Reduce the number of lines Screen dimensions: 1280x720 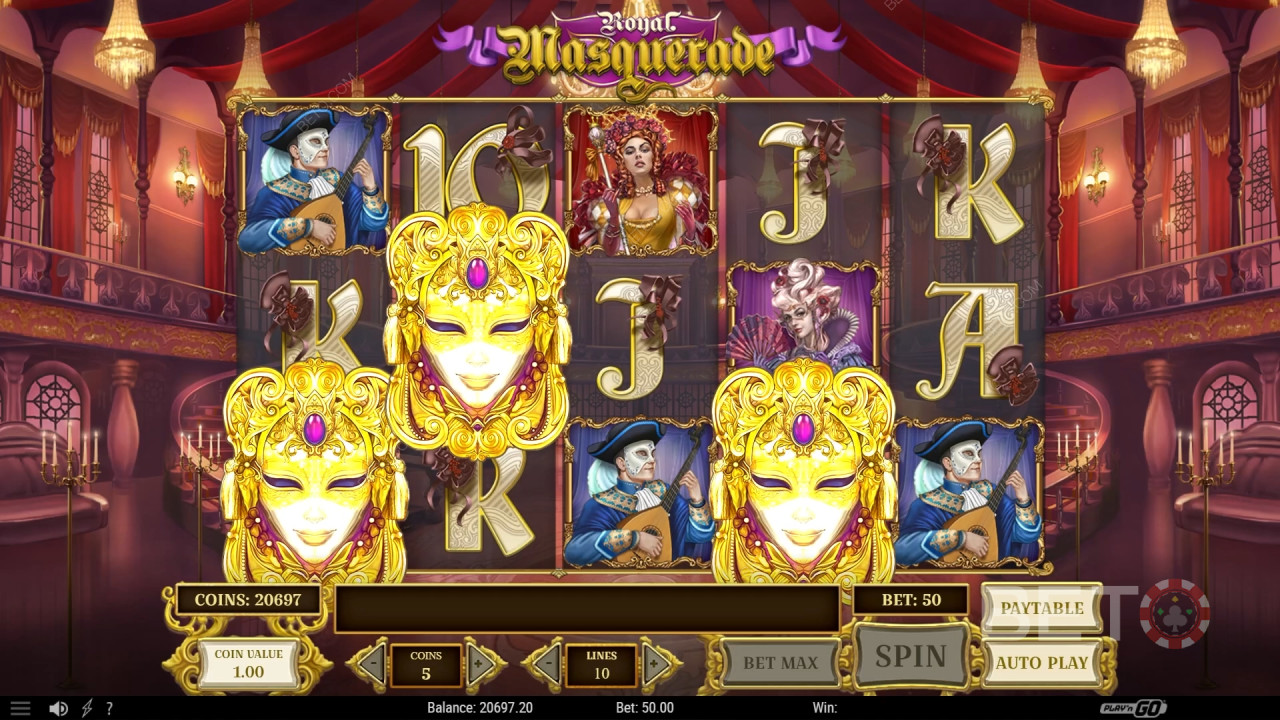[x=545, y=664]
